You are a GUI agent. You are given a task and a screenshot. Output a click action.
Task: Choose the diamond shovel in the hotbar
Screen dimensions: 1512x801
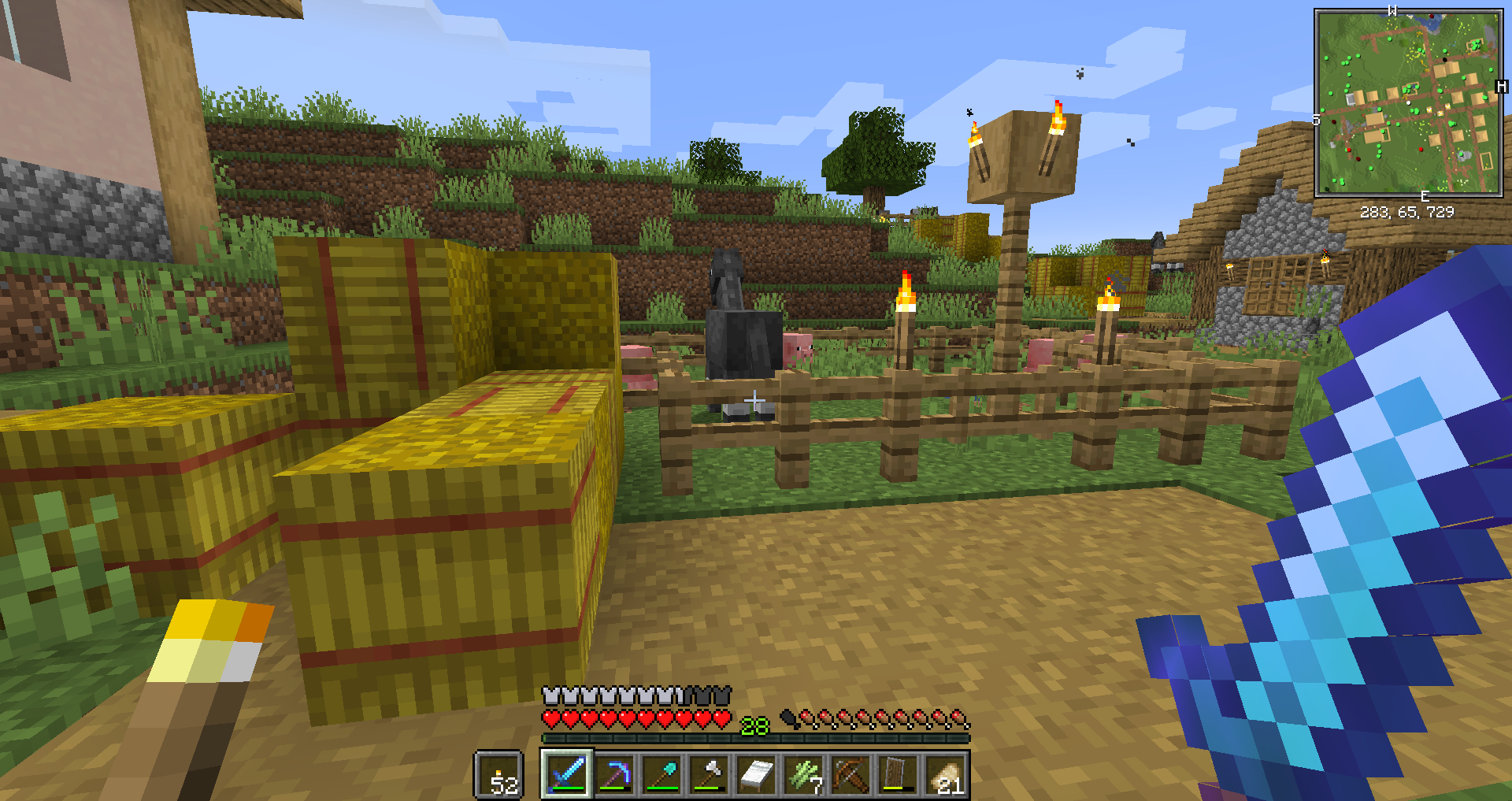tap(661, 774)
